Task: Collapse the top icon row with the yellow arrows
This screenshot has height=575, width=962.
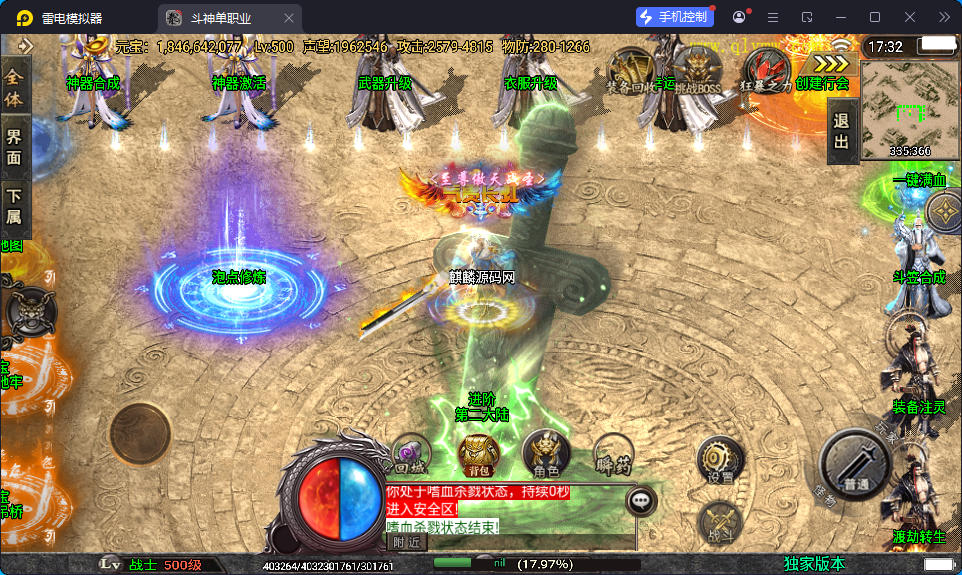Action: [829, 62]
